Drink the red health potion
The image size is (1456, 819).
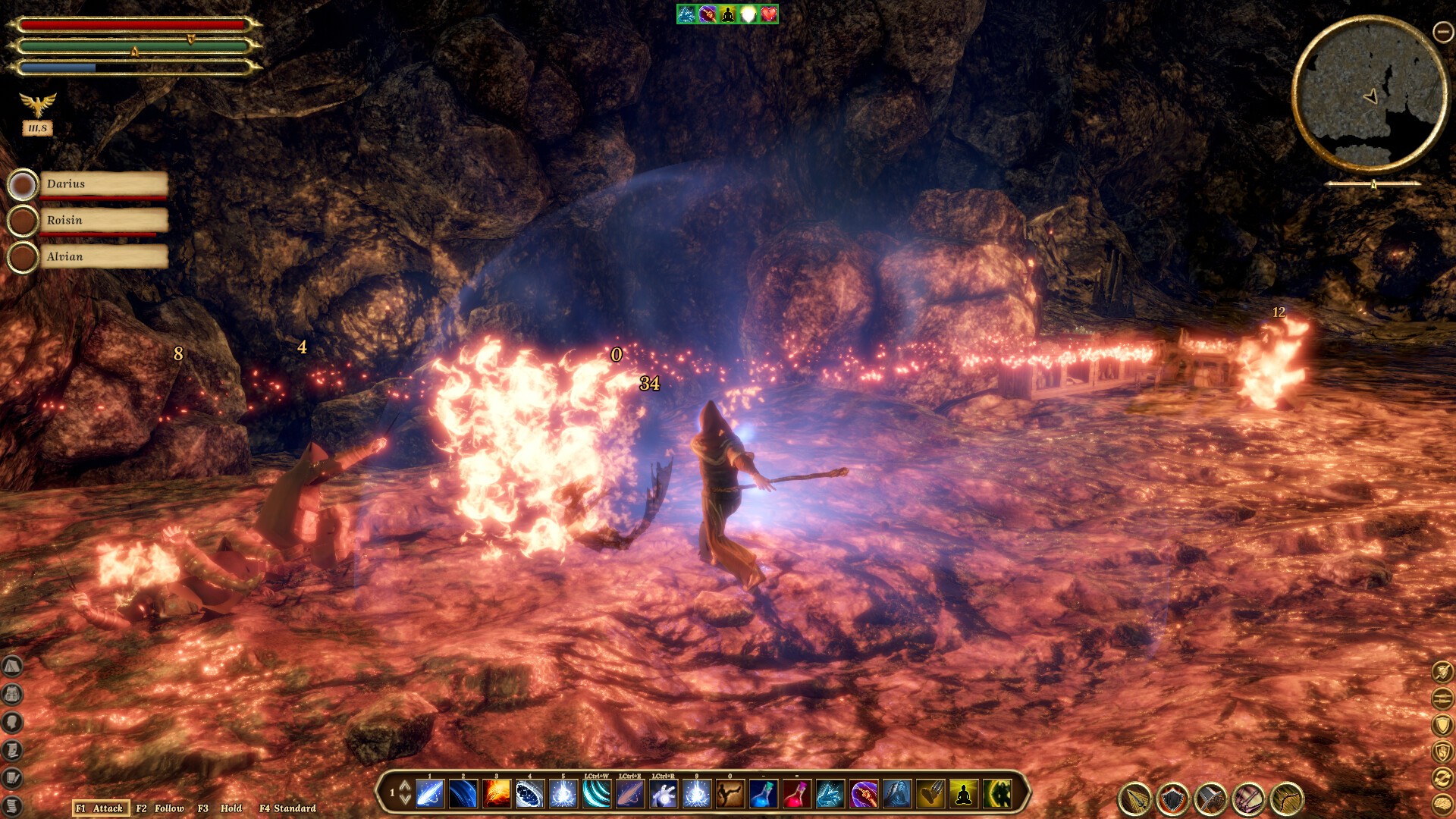pyautogui.click(x=795, y=794)
